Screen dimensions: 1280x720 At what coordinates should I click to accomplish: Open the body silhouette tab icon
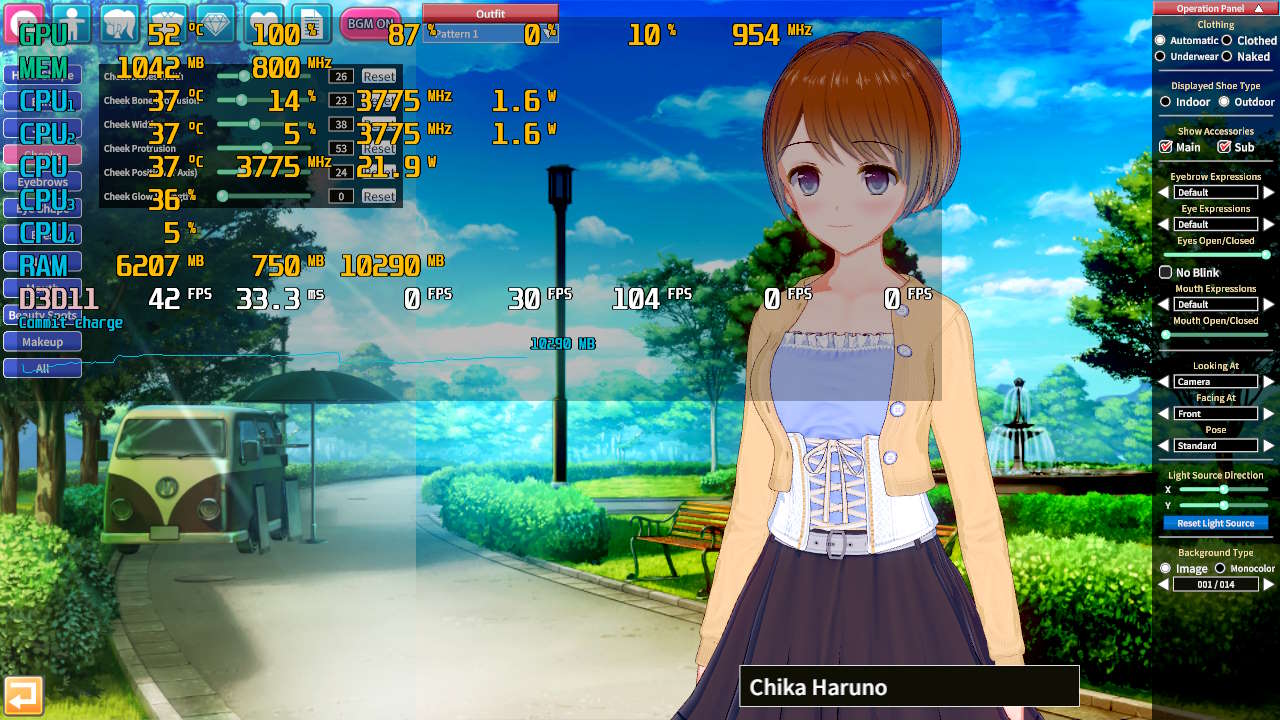coord(70,22)
